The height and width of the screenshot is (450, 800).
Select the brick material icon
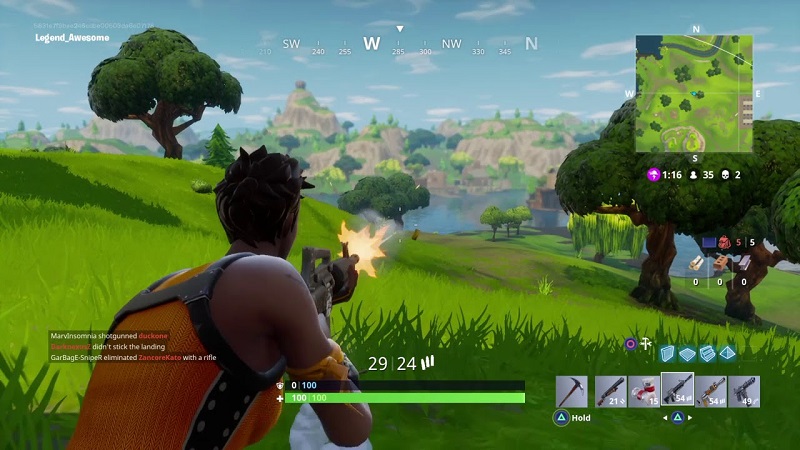(x=720, y=263)
